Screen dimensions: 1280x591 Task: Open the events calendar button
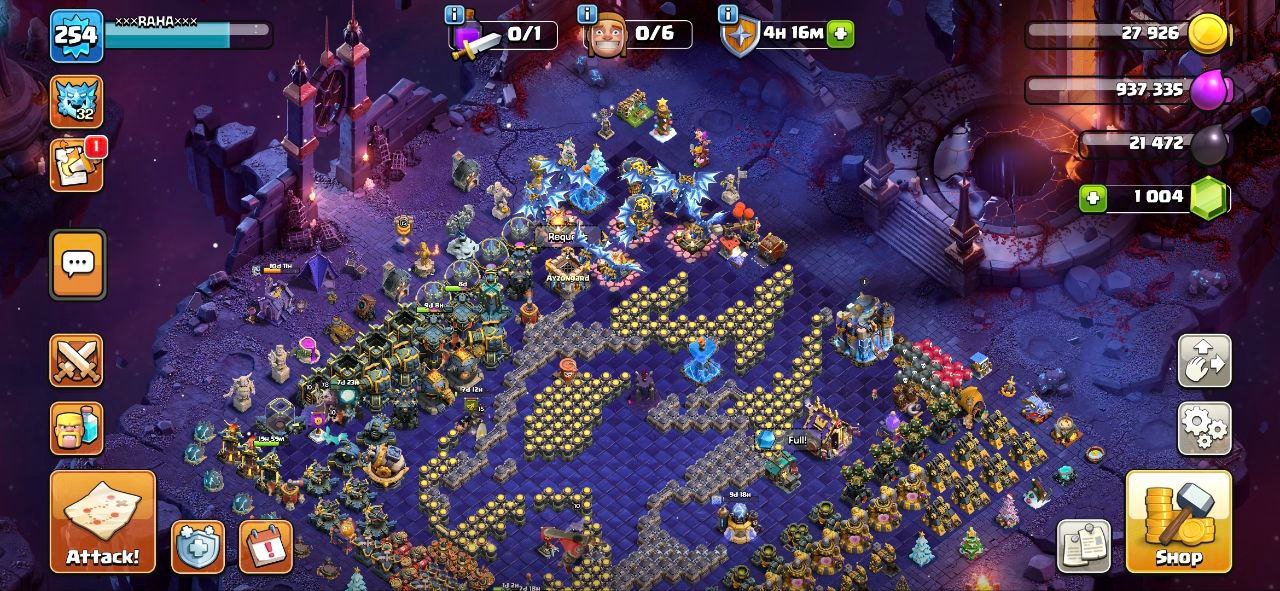tap(266, 547)
